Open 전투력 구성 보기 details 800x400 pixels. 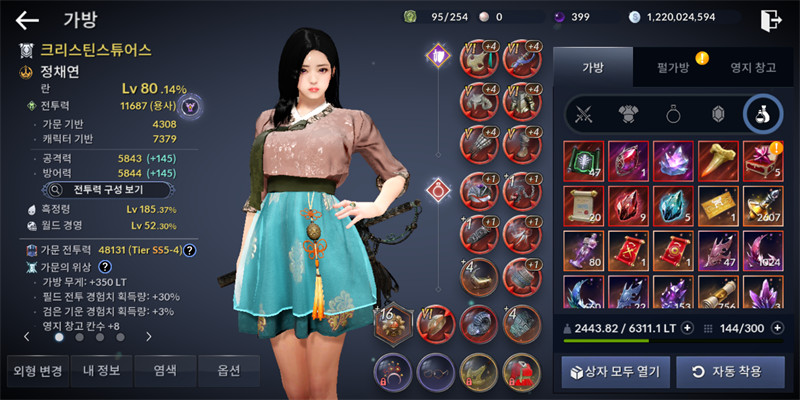click(111, 188)
